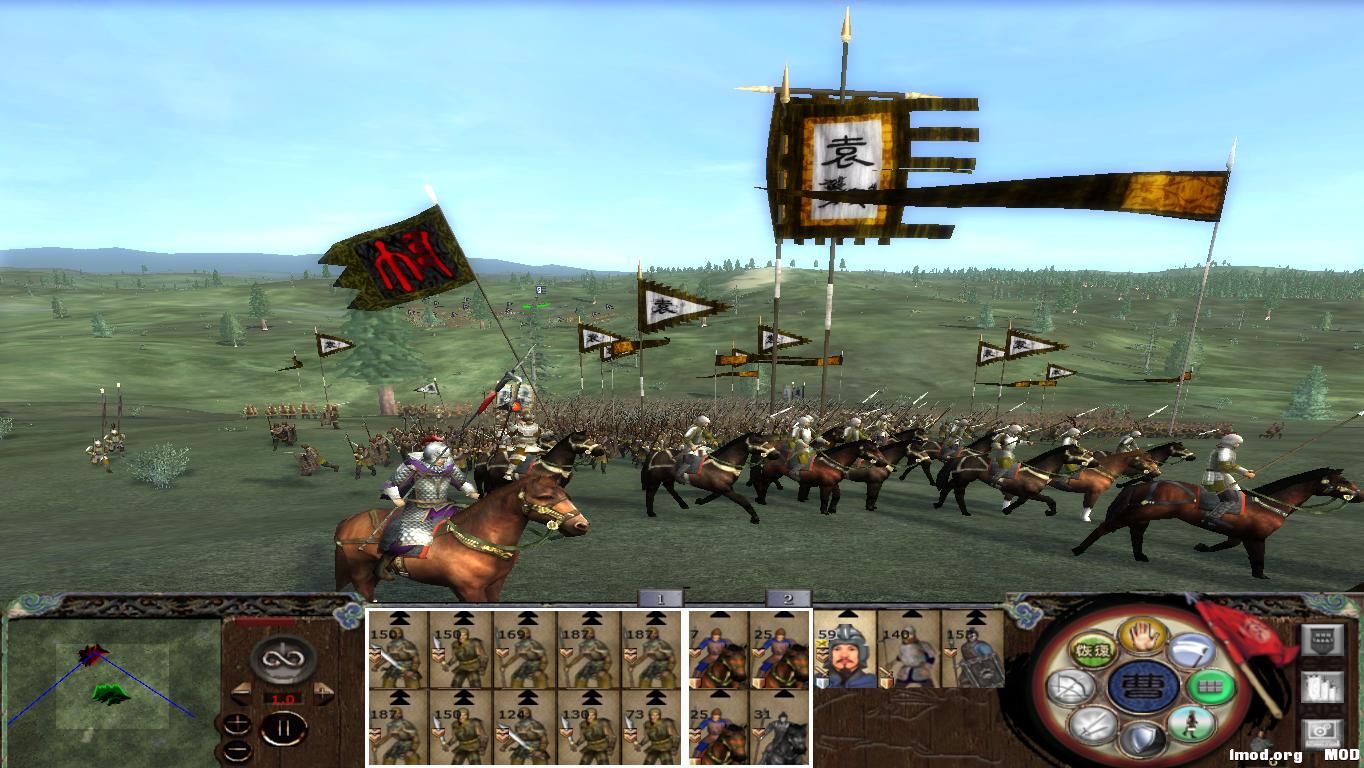The height and width of the screenshot is (768, 1364).
Task: Open the army roster icon at top right
Action: tap(1321, 638)
